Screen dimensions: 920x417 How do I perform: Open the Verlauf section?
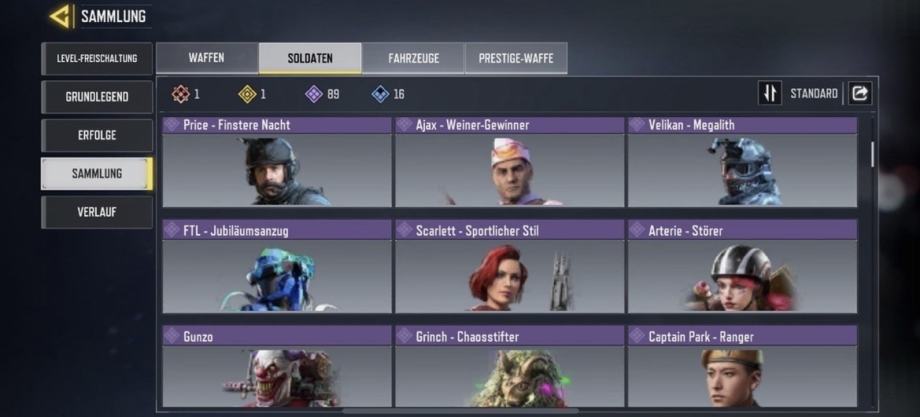[96, 212]
